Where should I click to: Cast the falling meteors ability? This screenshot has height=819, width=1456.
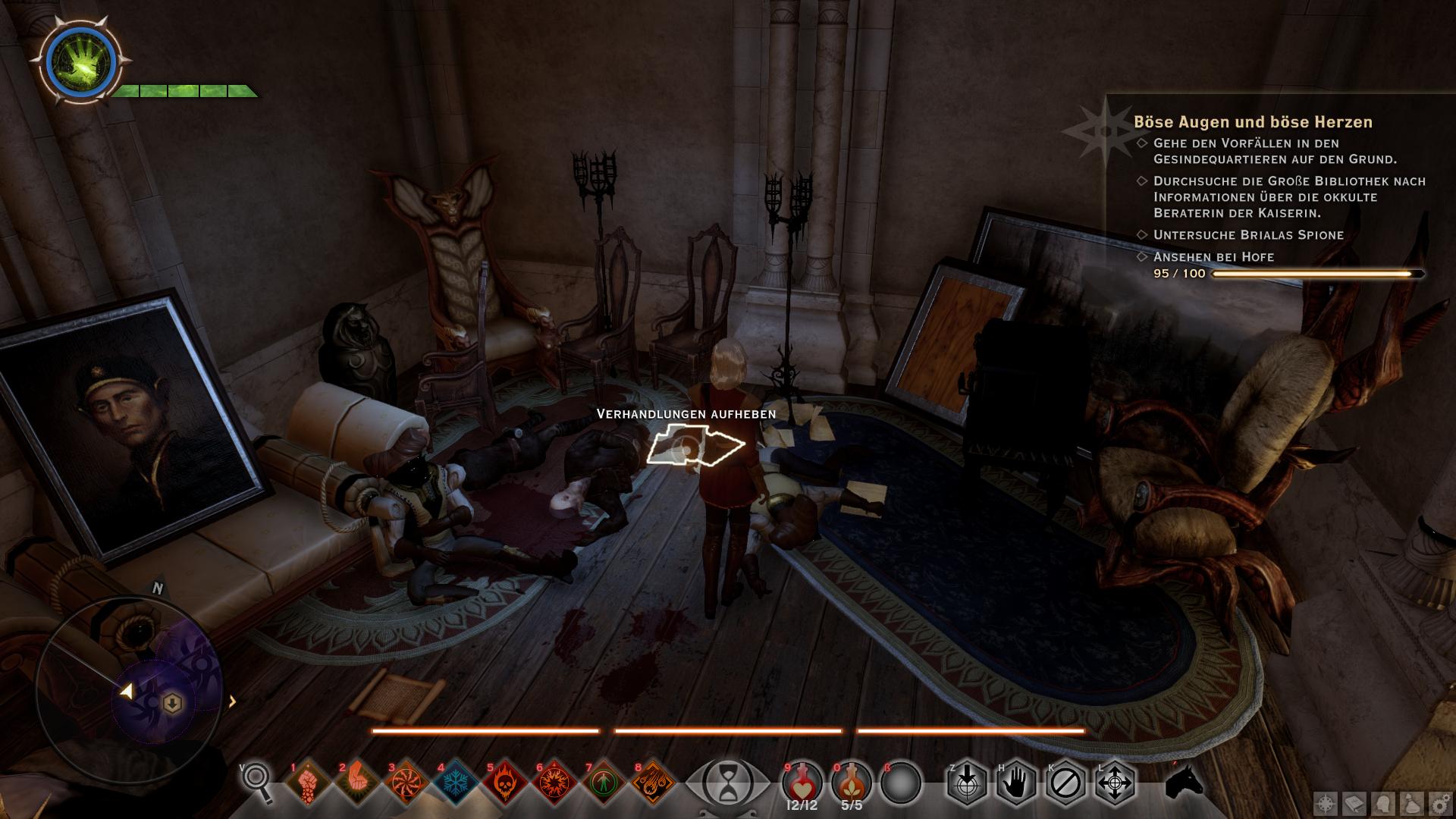(x=653, y=783)
